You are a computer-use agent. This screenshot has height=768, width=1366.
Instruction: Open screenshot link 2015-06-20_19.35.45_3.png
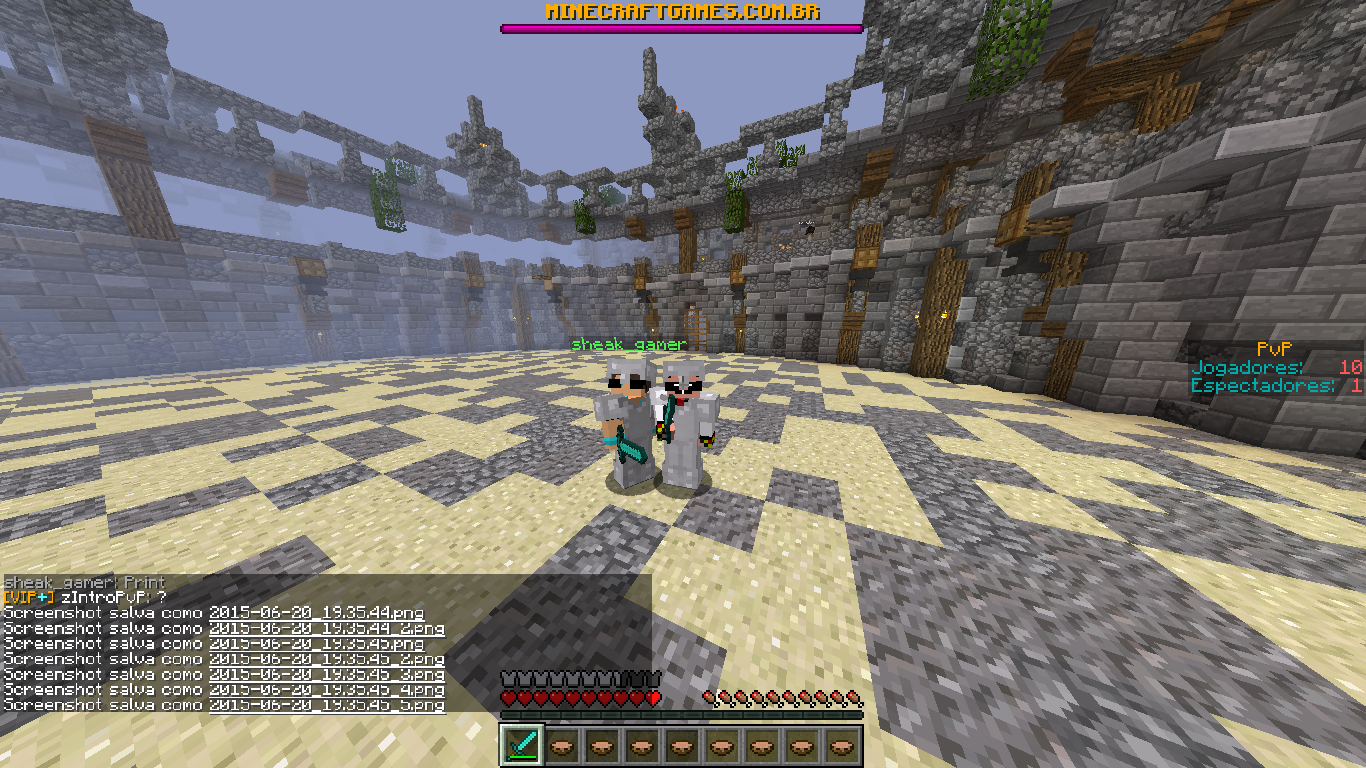coord(326,675)
